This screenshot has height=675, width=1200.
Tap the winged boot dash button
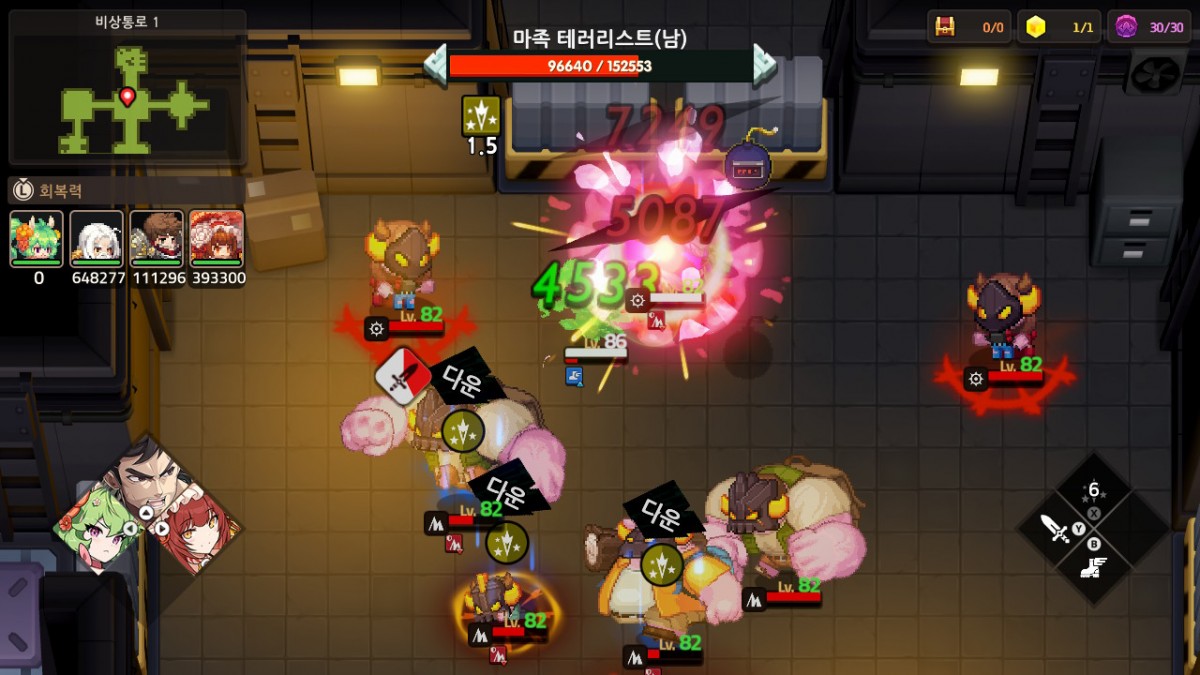click(1093, 568)
